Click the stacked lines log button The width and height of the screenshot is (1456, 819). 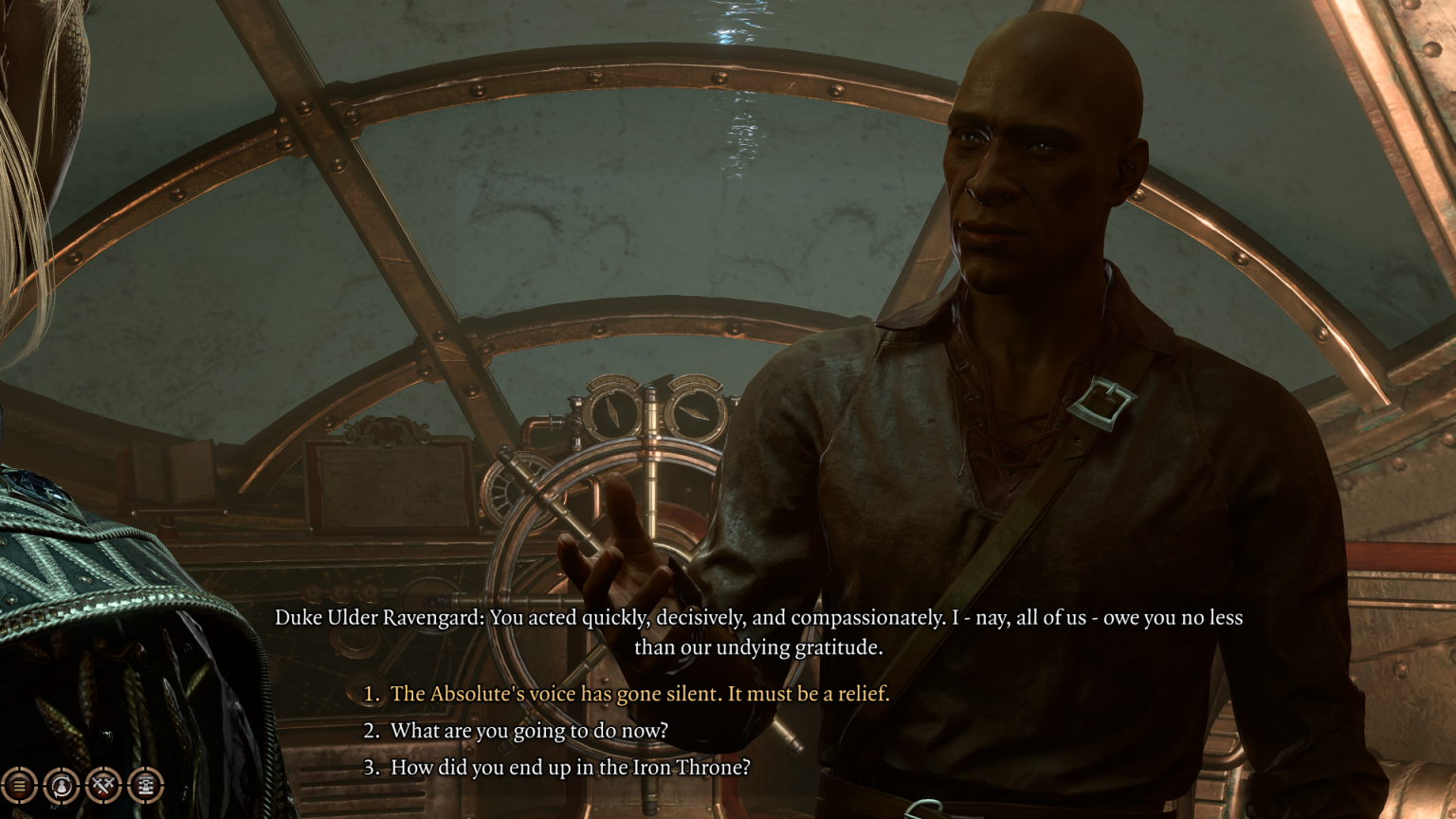point(19,785)
